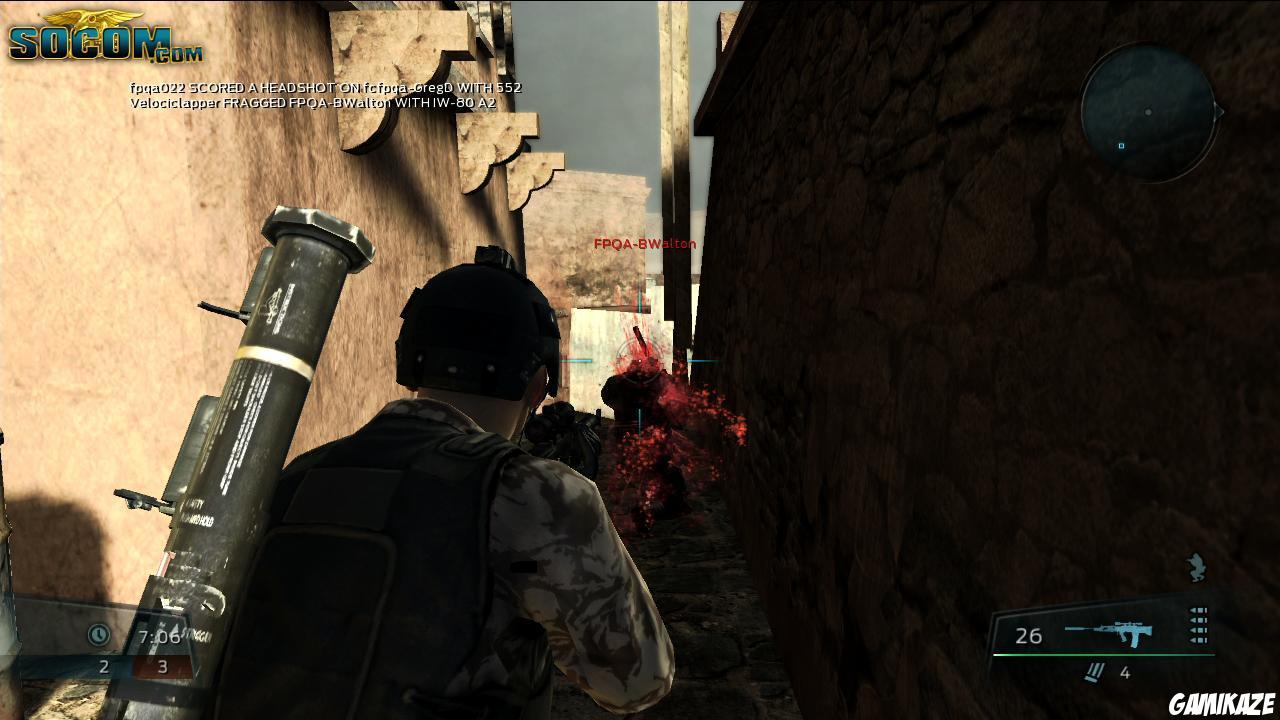Click the green ammo durability bar
1280x720 pixels.
(x=1105, y=655)
